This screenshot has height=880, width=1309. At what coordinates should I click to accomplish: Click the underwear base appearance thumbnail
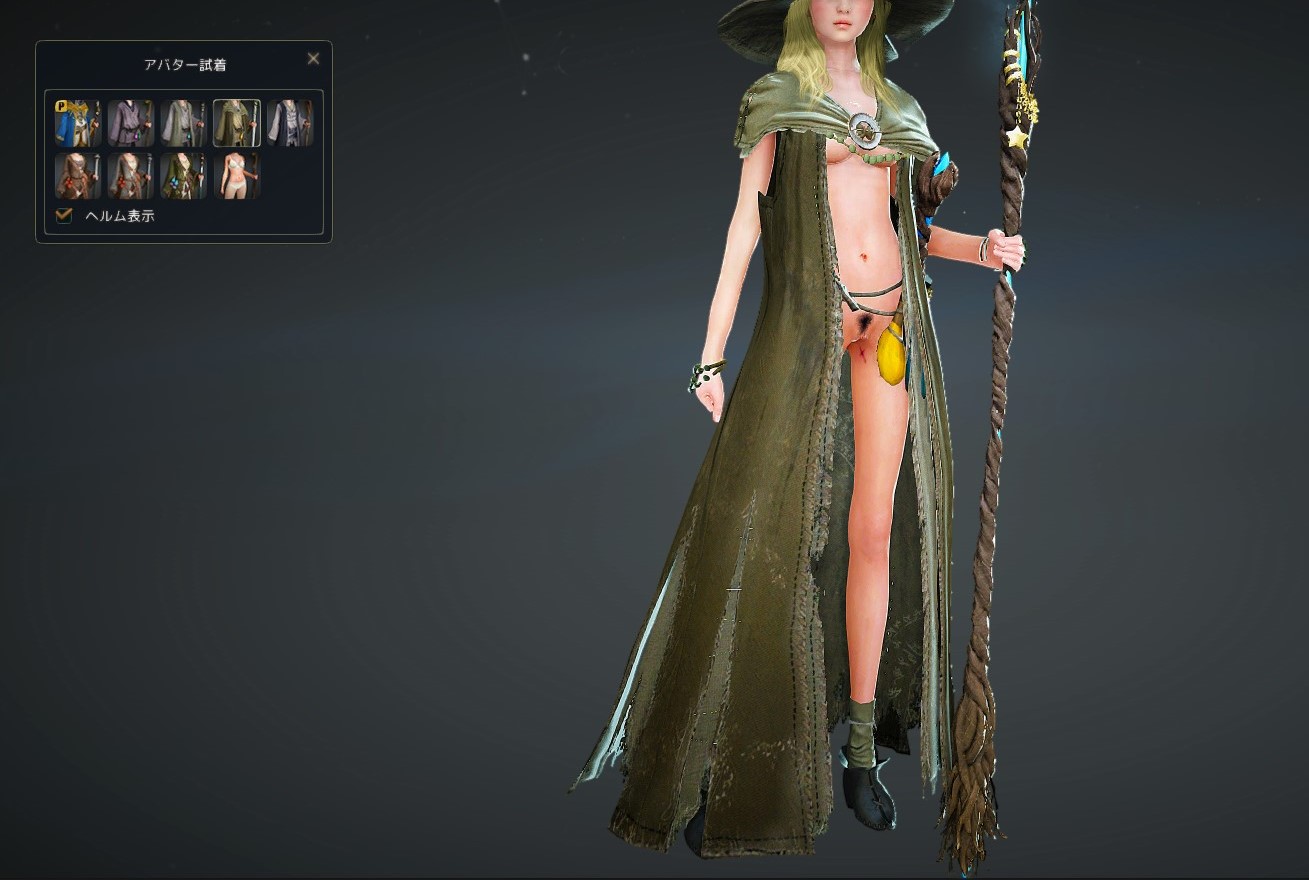[x=237, y=175]
